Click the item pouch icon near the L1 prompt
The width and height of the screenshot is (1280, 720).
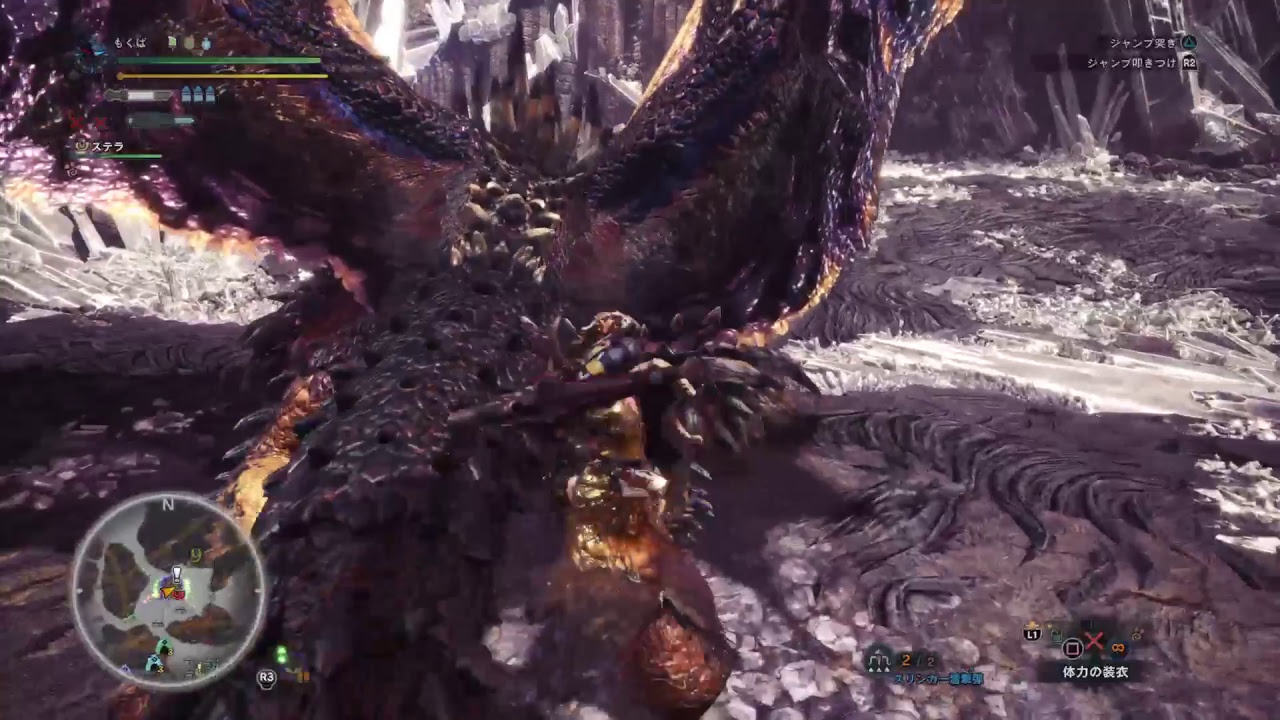[1056, 635]
